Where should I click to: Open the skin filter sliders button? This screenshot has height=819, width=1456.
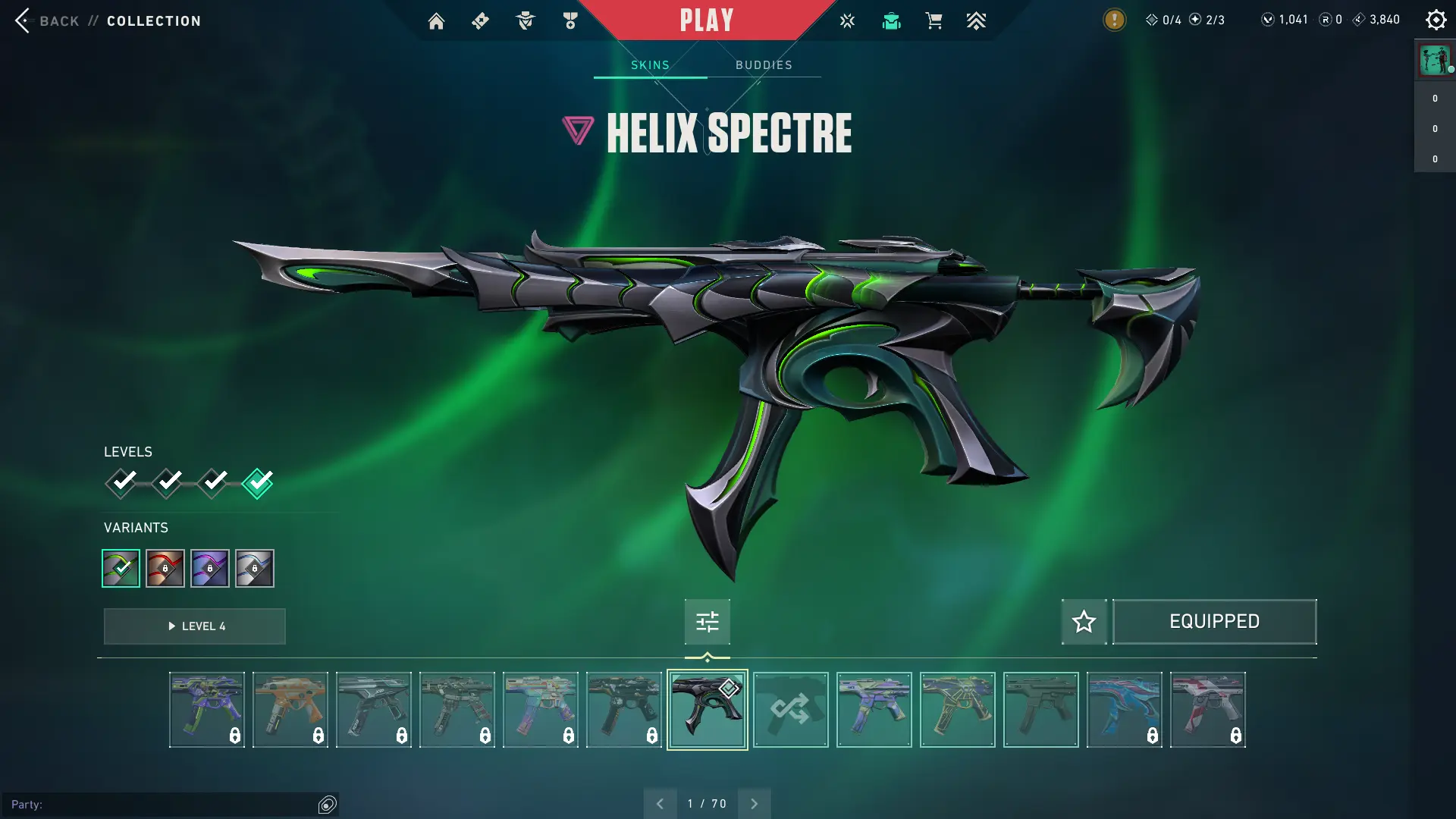tap(707, 622)
